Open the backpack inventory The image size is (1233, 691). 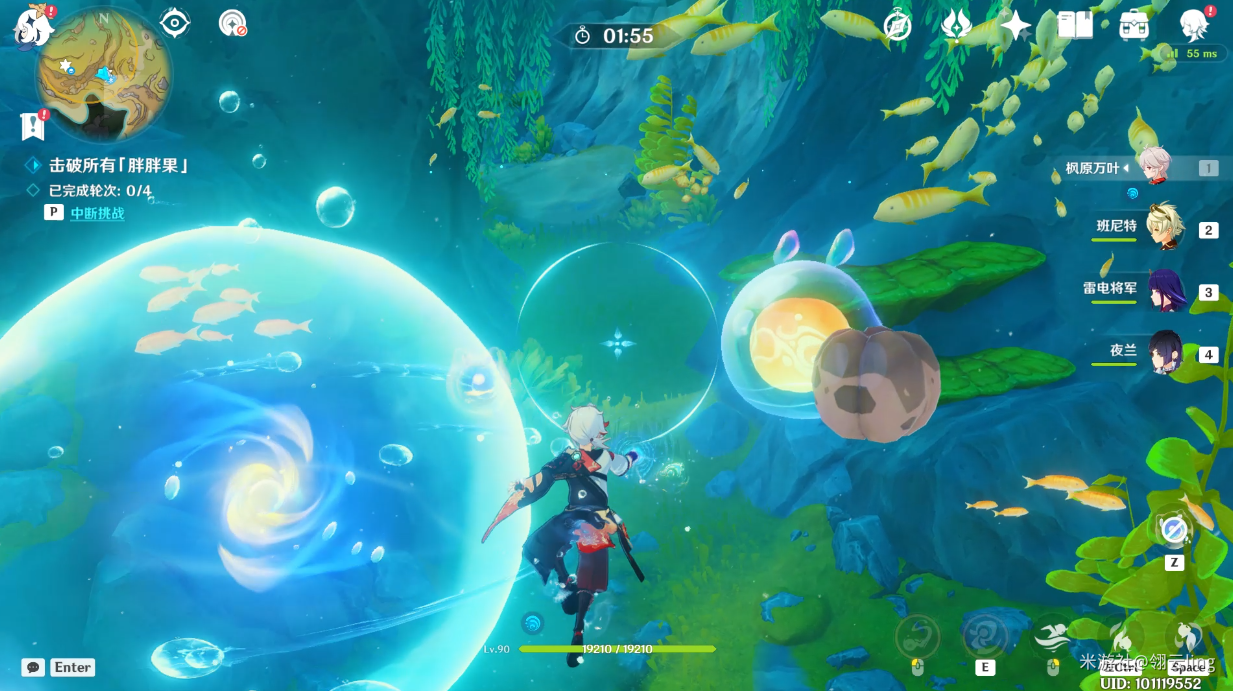pyautogui.click(x=1134, y=26)
